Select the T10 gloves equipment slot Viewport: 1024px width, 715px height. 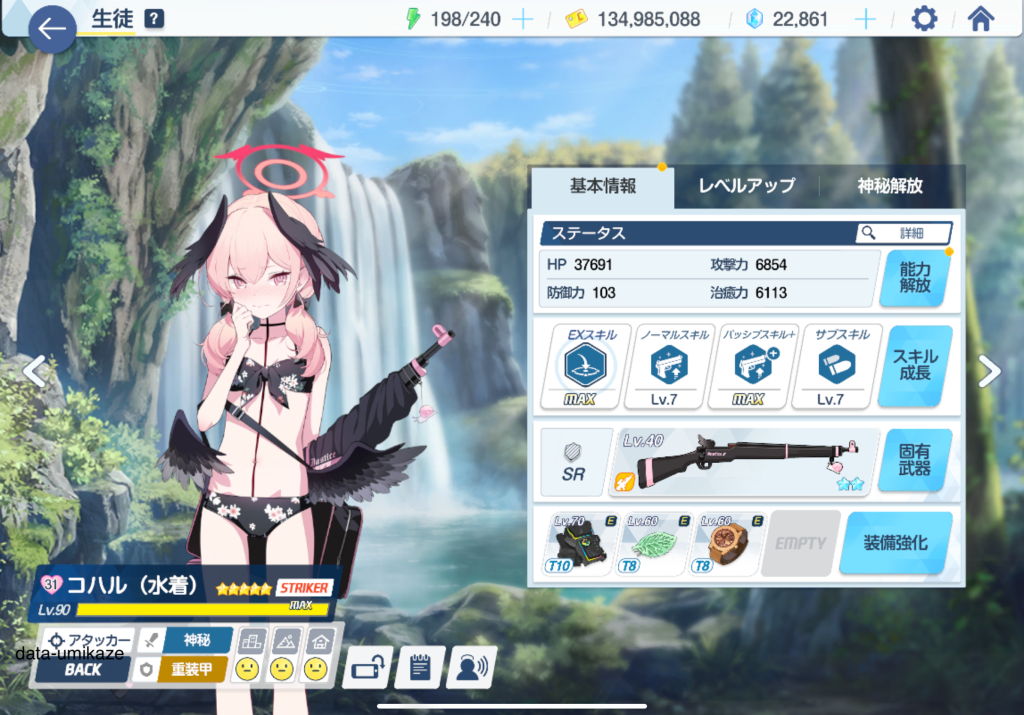pos(580,543)
